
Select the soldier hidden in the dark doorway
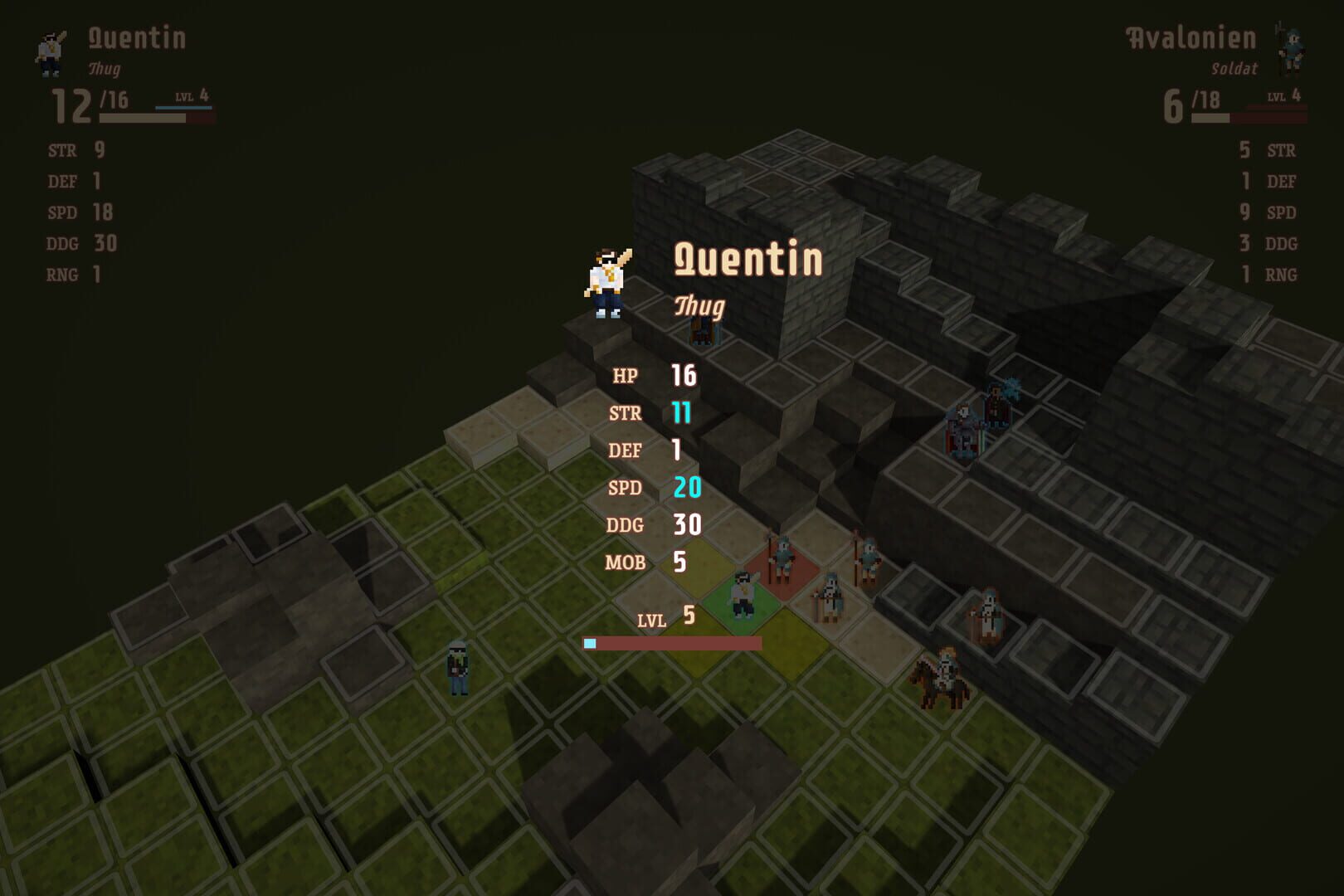(701, 334)
